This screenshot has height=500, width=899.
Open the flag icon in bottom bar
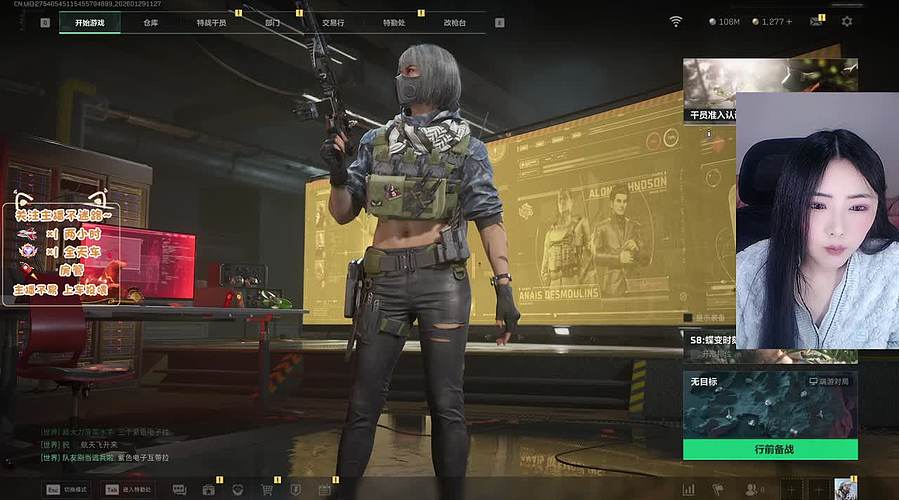718,489
